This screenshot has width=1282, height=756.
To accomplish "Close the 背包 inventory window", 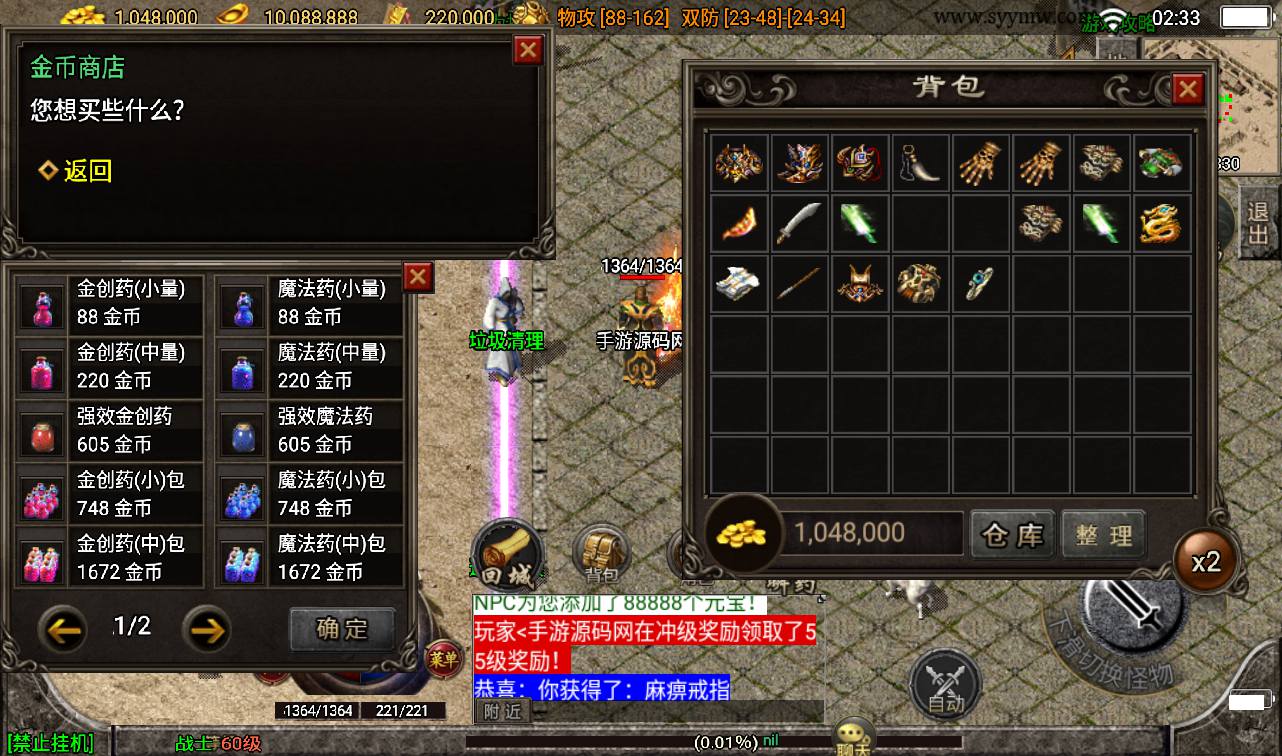I will coord(1187,90).
